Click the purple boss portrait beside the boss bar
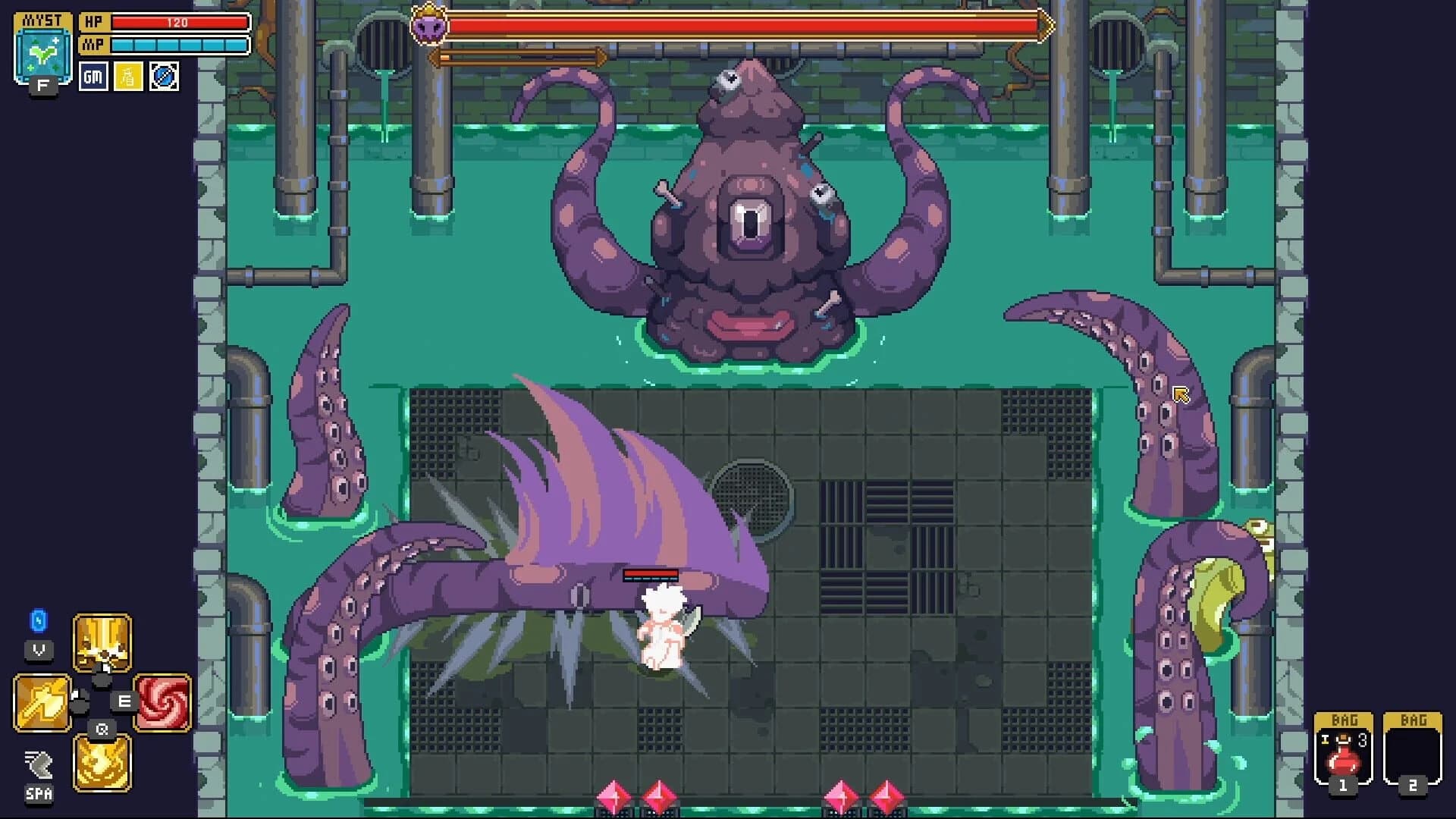The width and height of the screenshot is (1456, 819). (430, 27)
